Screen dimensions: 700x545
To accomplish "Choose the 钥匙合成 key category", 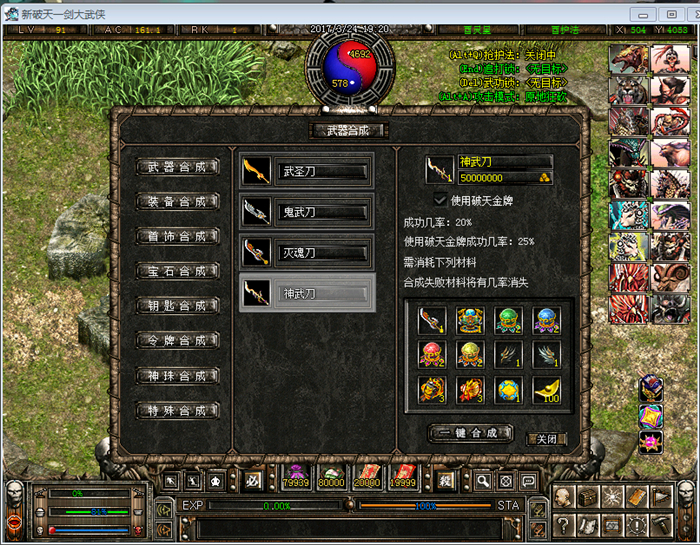I will (x=178, y=306).
